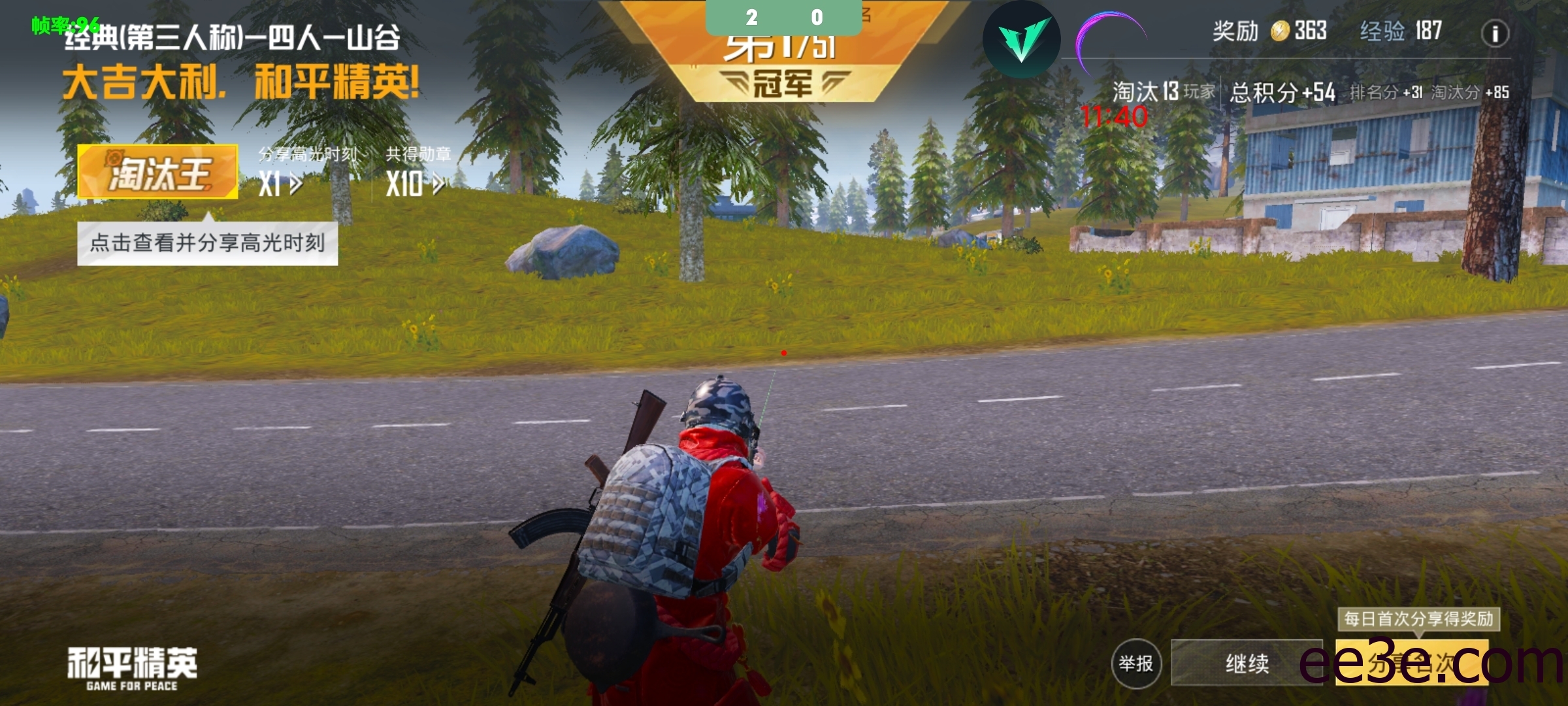The height and width of the screenshot is (706, 1568).
Task: Click the green V emblem icon
Action: tap(1021, 40)
